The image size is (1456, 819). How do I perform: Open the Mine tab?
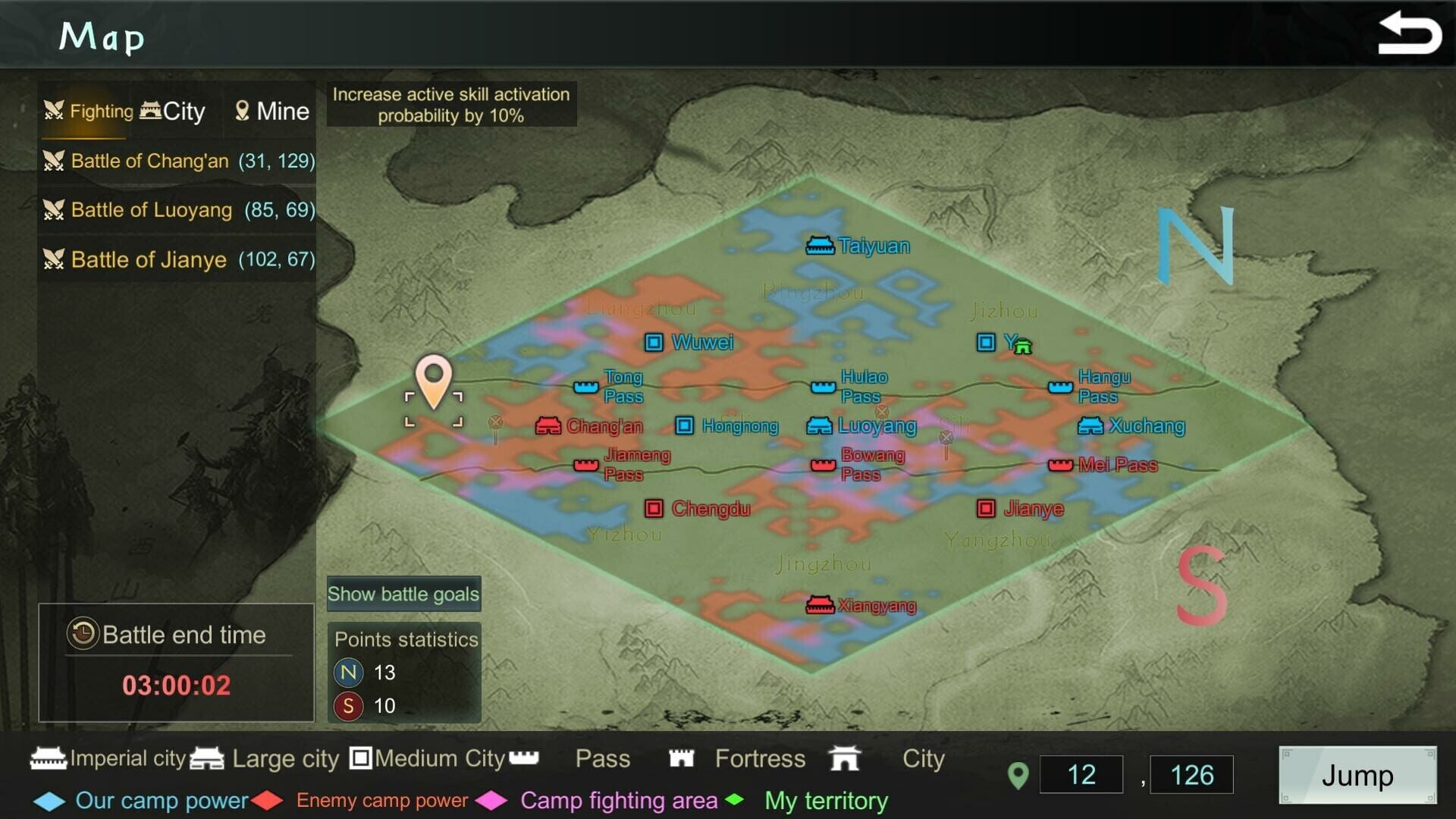click(271, 111)
